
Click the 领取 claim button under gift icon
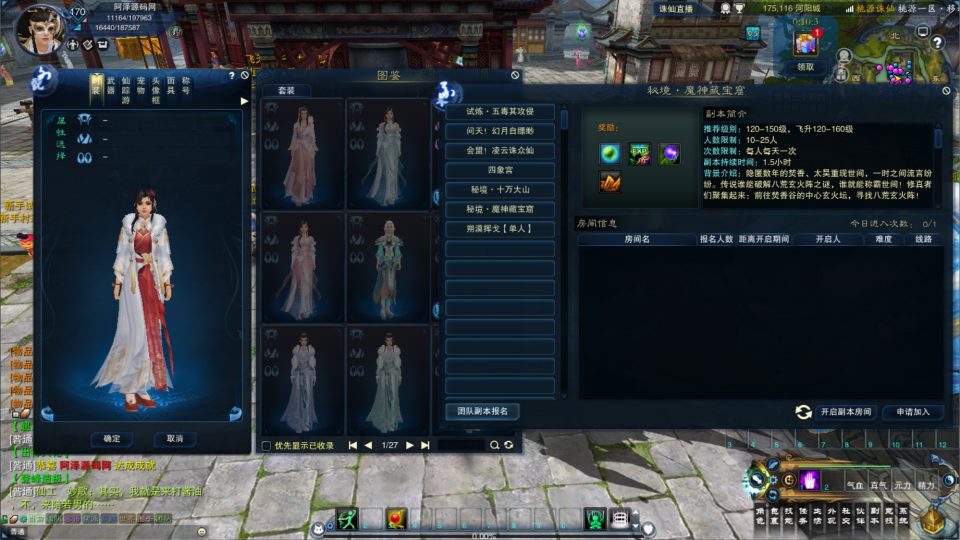click(x=806, y=67)
